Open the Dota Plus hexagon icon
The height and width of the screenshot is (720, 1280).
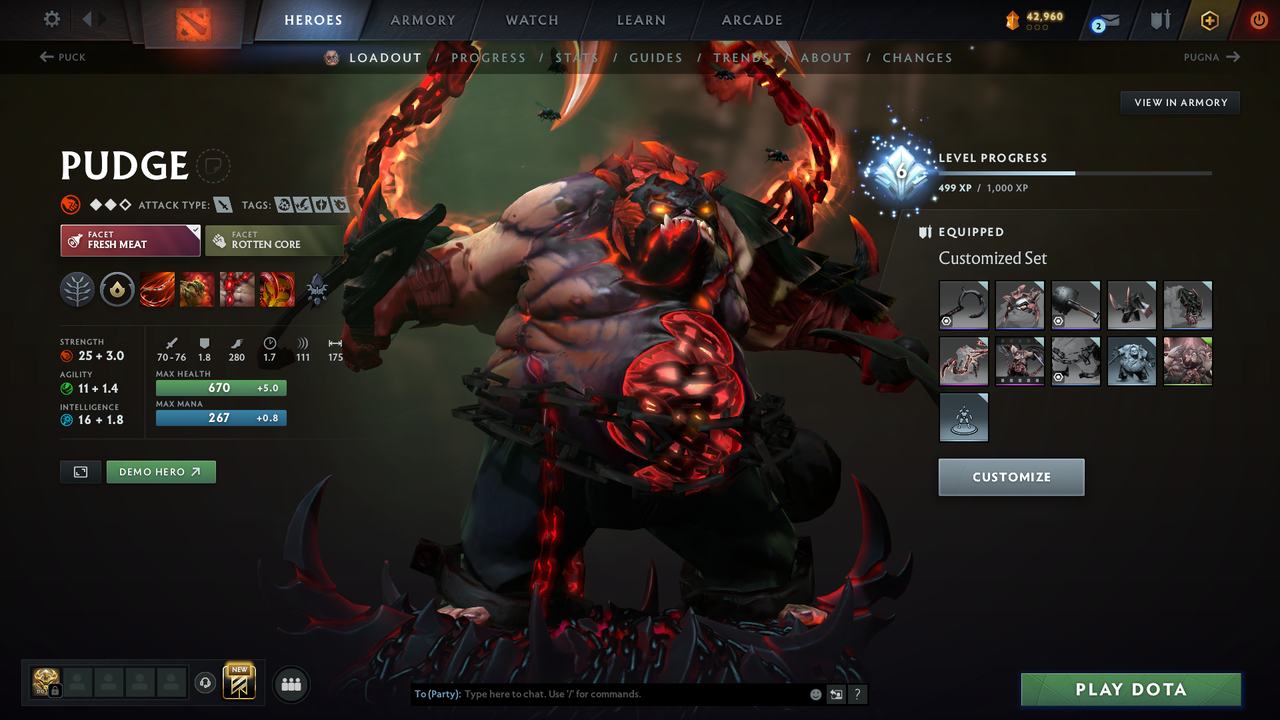pyautogui.click(x=1210, y=19)
